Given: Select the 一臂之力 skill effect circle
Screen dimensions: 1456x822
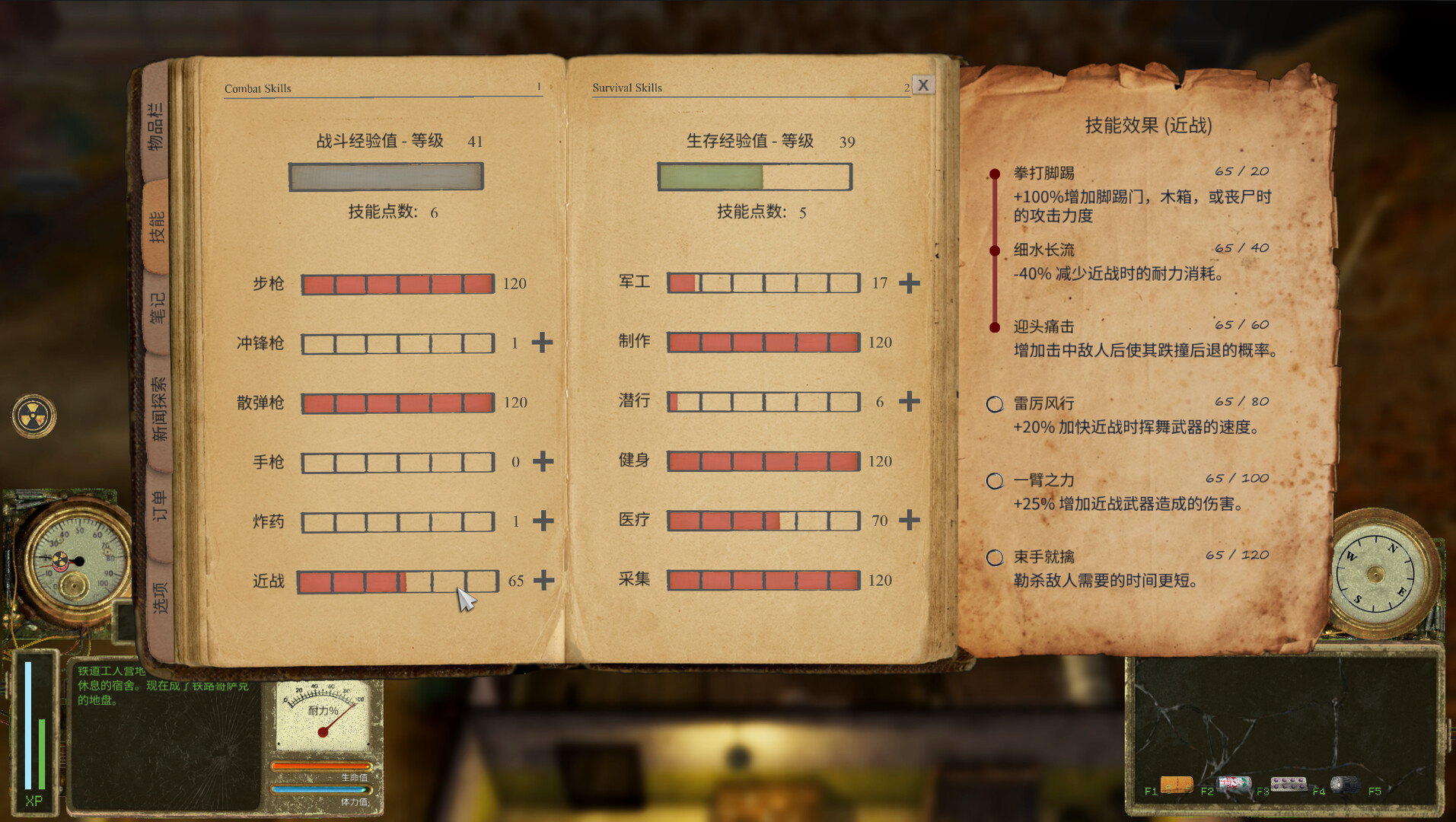Looking at the screenshot, I should click(x=994, y=480).
